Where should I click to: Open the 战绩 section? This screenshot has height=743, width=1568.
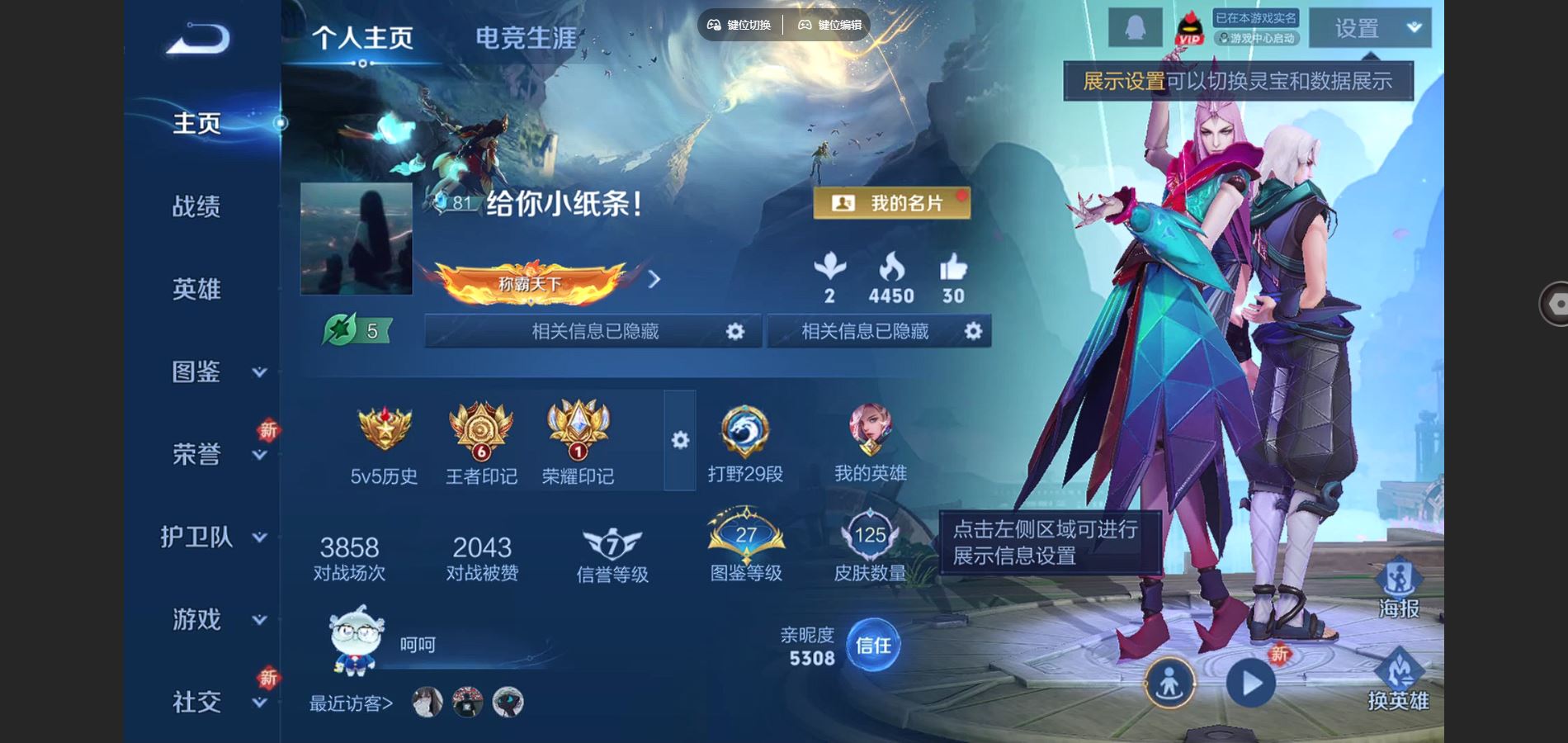[x=196, y=206]
